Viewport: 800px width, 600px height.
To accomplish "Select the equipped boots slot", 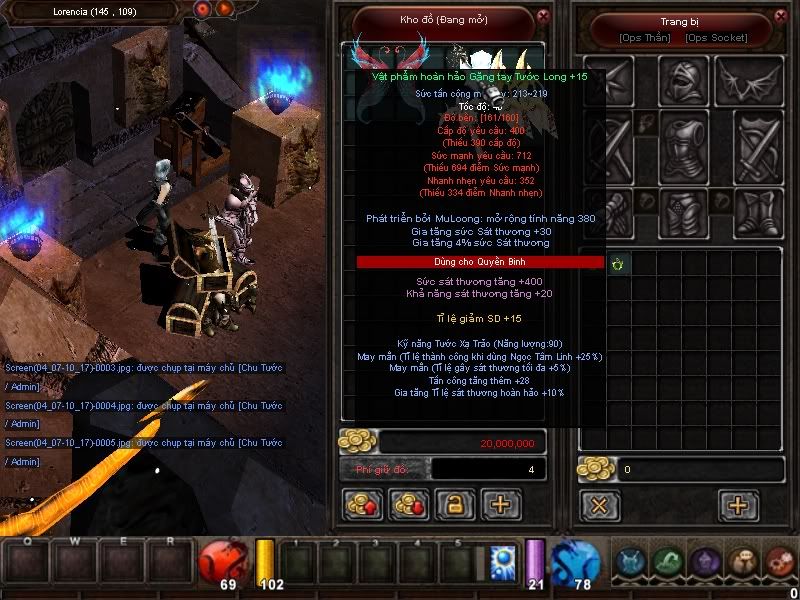I will click(750, 213).
